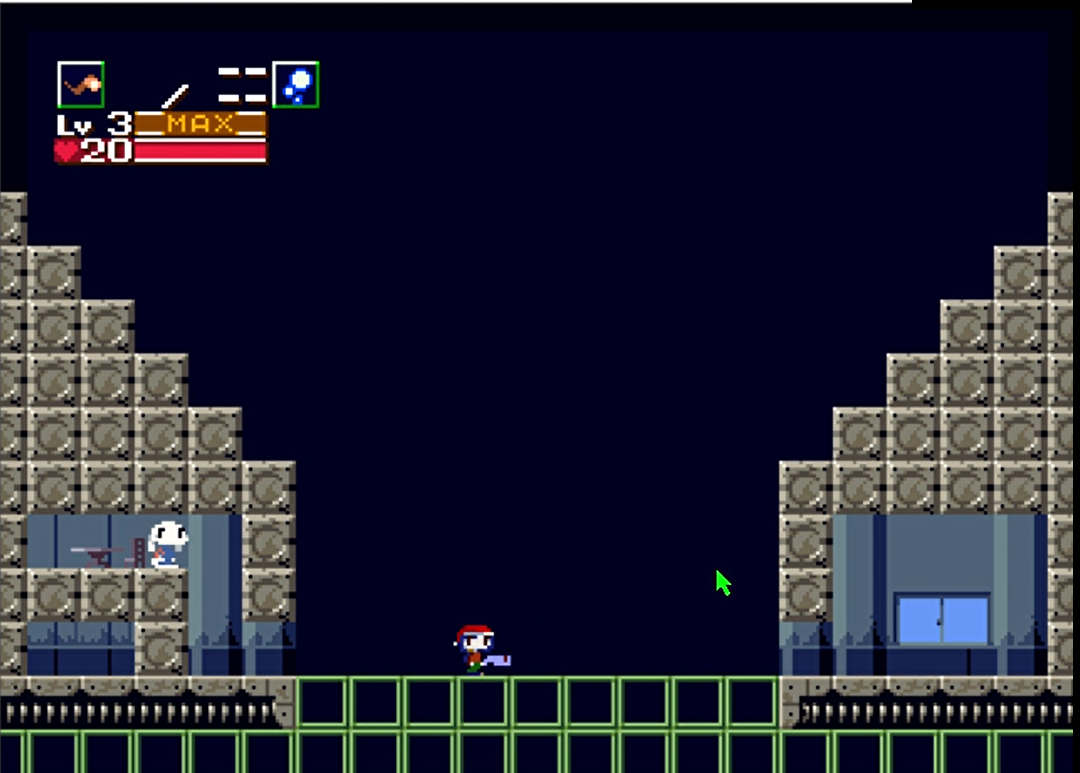Select the equipped Snake weapon icon
The height and width of the screenshot is (773, 1080).
click(x=81, y=85)
